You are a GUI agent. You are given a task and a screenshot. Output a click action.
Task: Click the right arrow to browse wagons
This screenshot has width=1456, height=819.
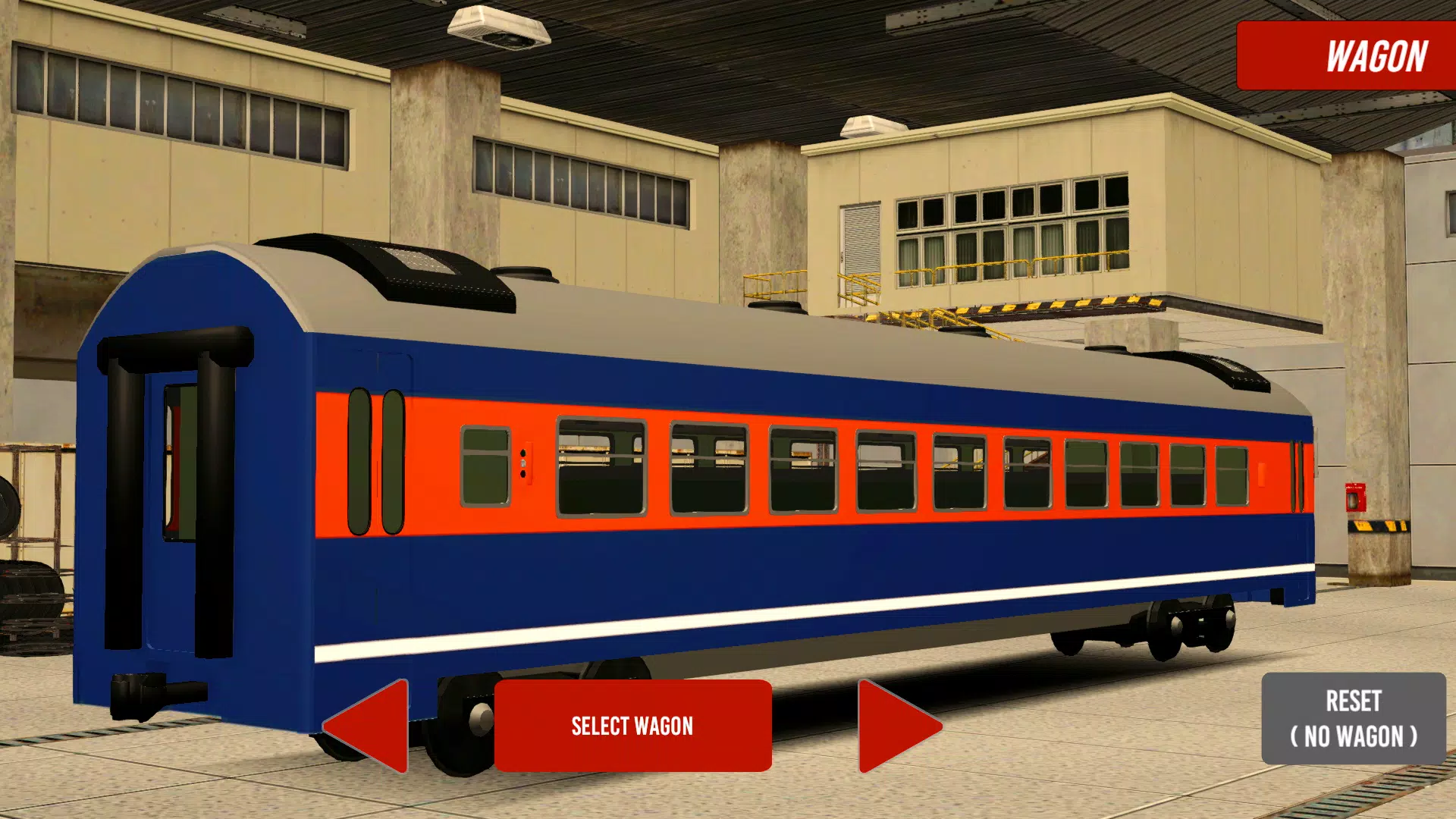coord(899,726)
